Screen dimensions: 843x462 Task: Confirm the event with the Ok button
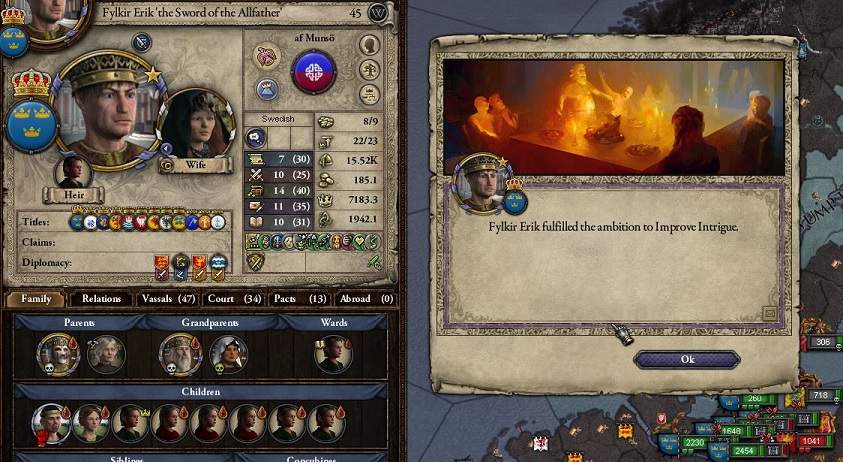coord(686,359)
